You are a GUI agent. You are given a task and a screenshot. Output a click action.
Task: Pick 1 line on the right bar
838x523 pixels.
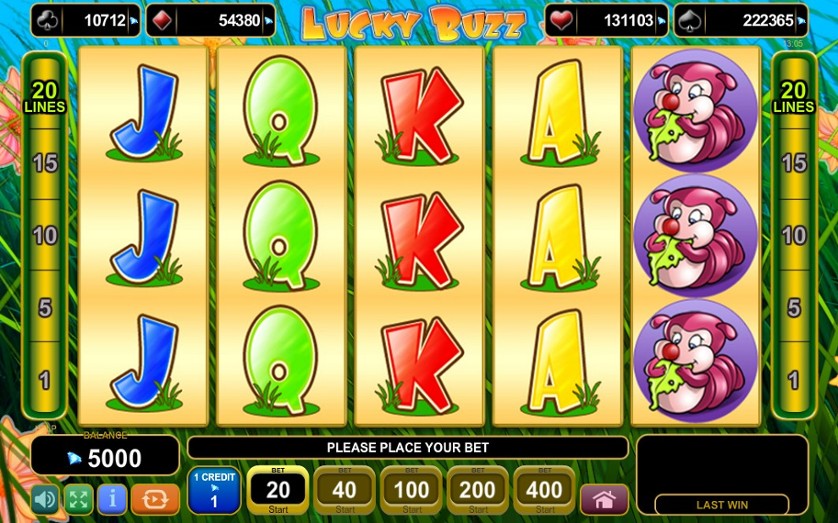(793, 380)
